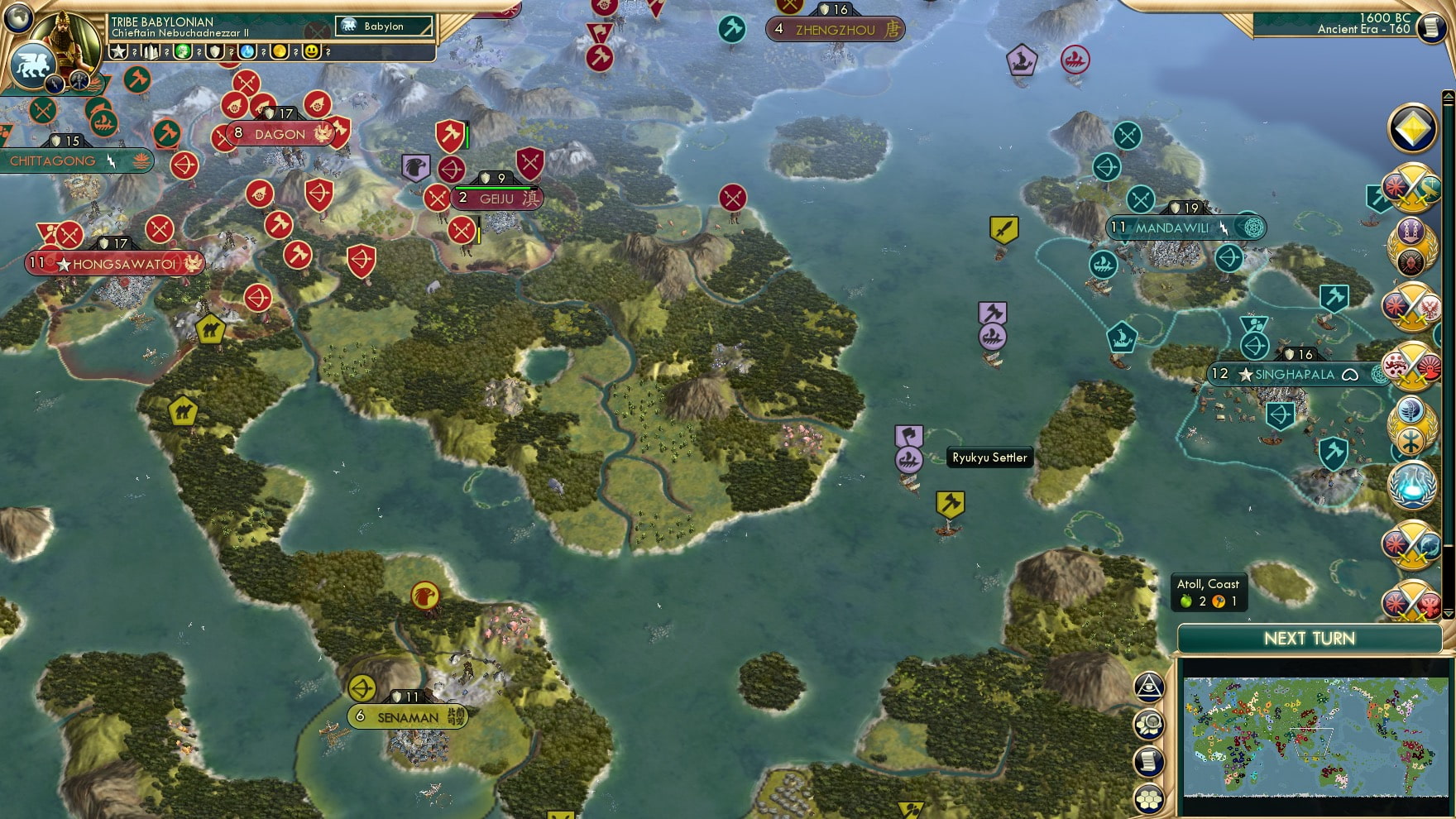This screenshot has width=1456, height=819.
Task: Click the happiness smiley indicator
Action: click(x=312, y=51)
